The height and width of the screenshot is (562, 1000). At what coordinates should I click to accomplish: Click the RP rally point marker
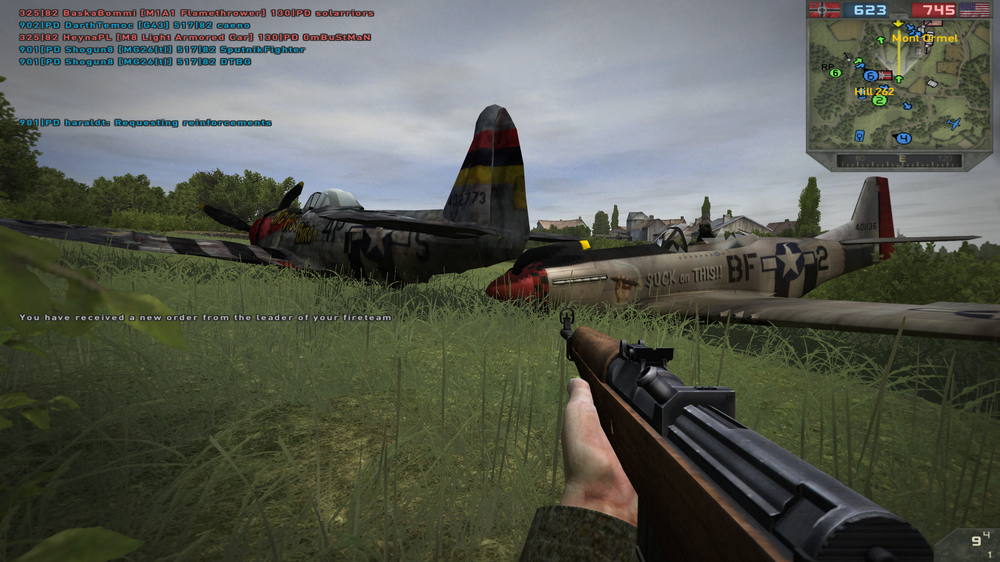pos(827,68)
